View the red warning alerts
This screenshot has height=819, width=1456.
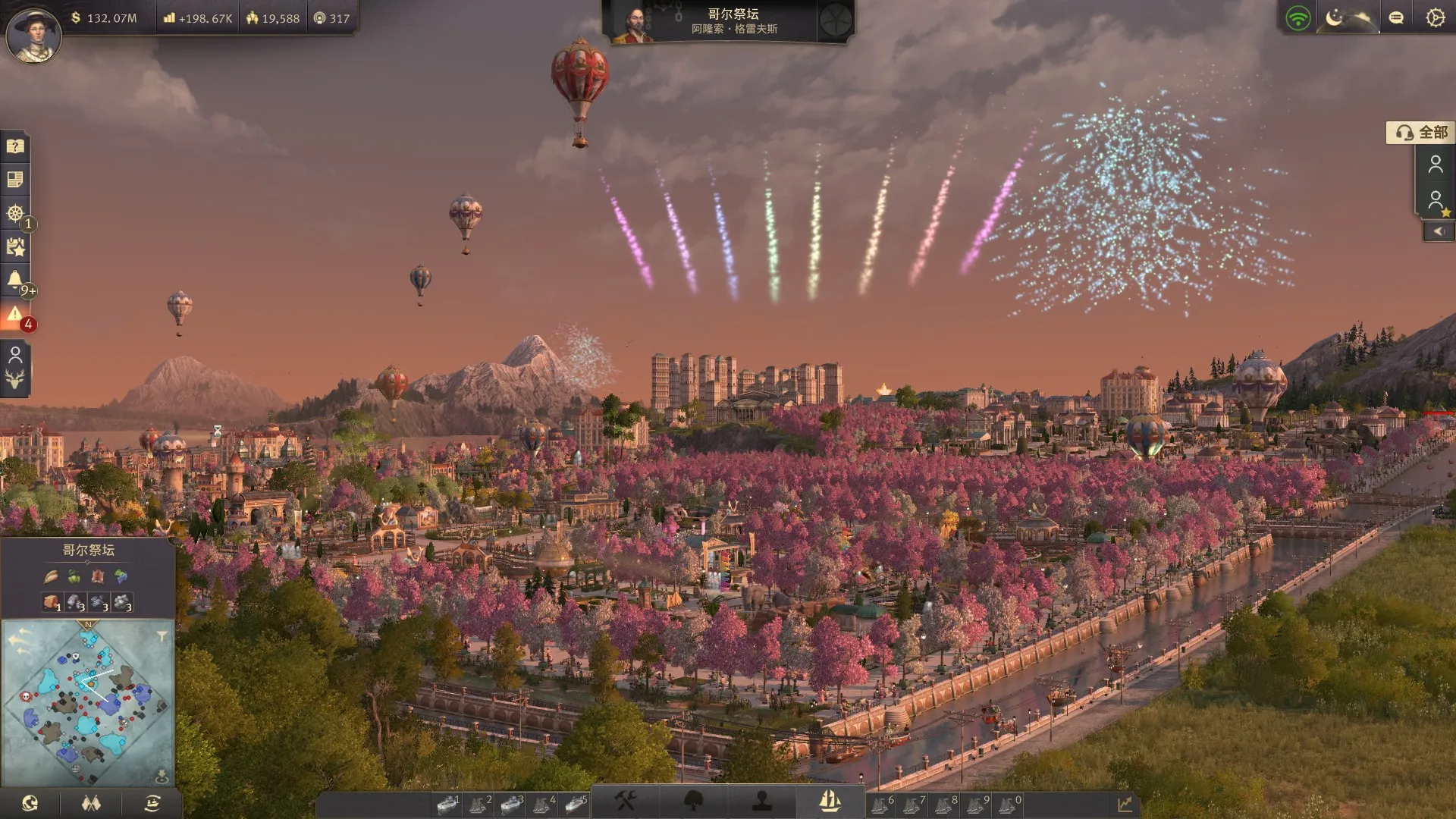click(15, 315)
